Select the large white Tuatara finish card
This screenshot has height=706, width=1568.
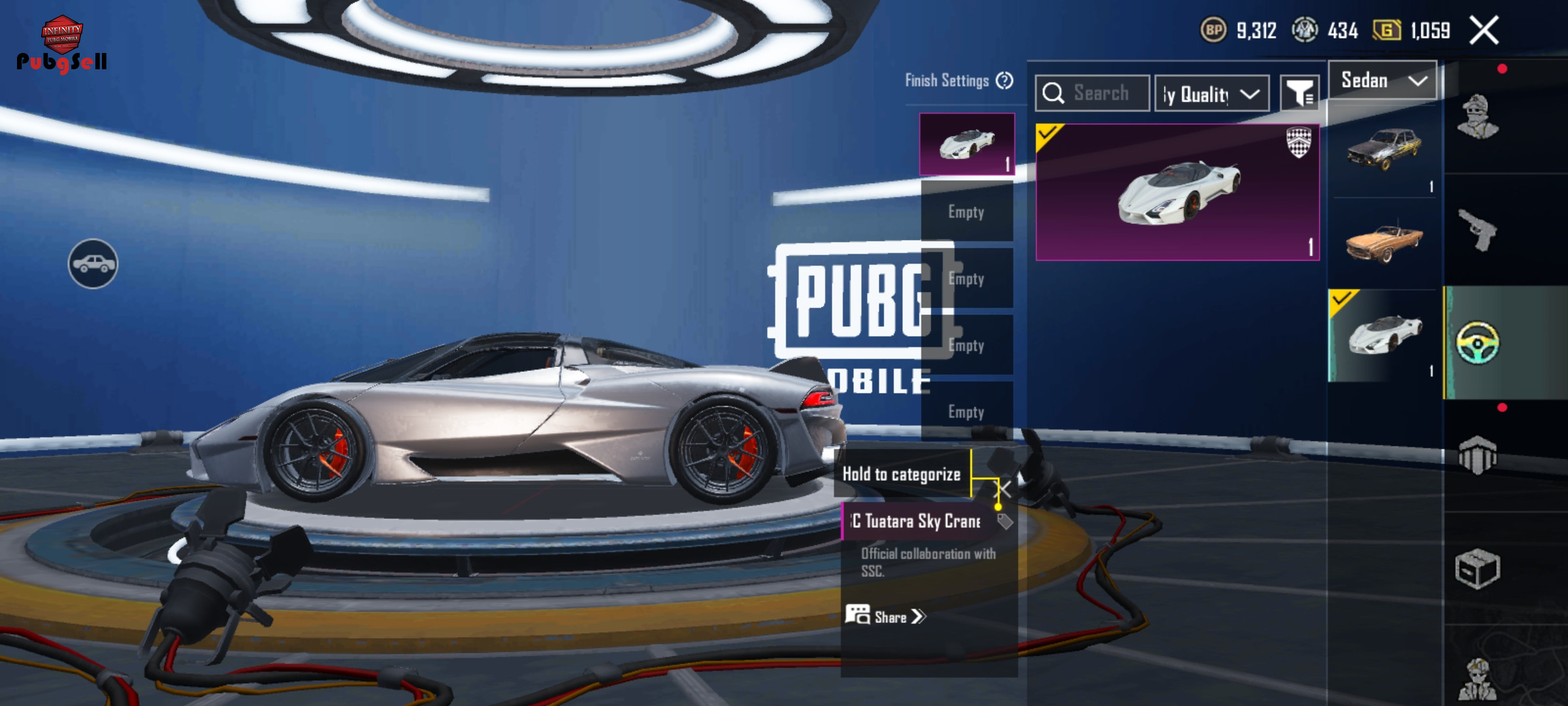pyautogui.click(x=1177, y=192)
